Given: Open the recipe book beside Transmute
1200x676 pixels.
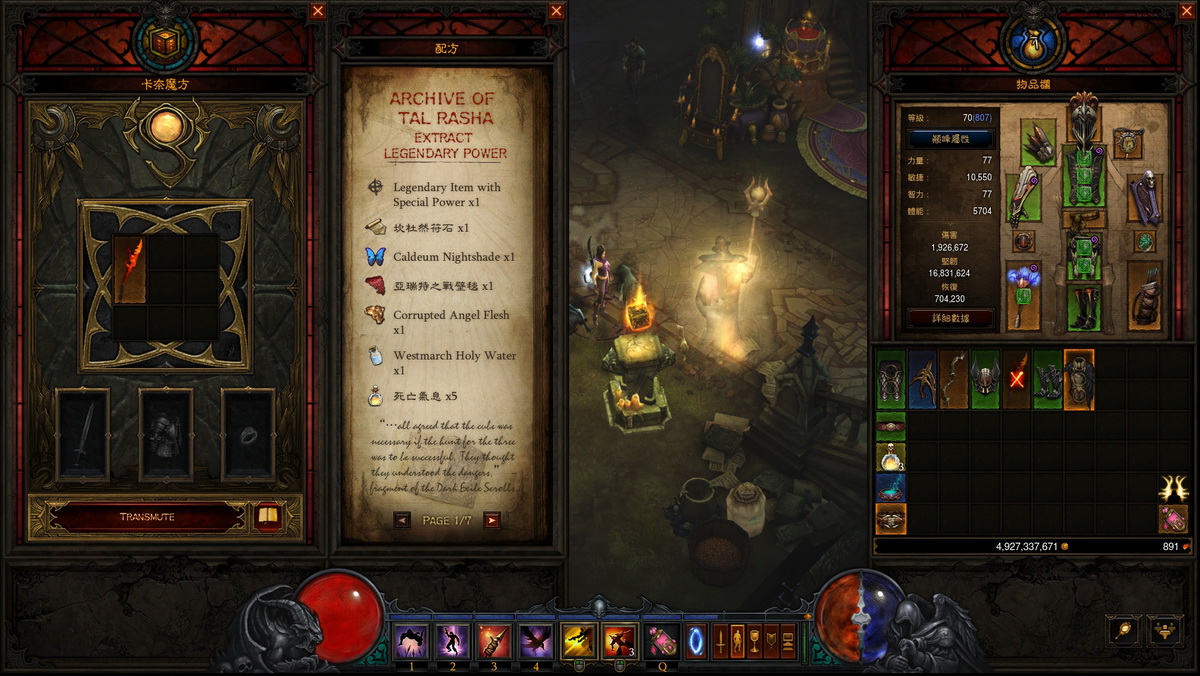Looking at the screenshot, I should coord(267,517).
